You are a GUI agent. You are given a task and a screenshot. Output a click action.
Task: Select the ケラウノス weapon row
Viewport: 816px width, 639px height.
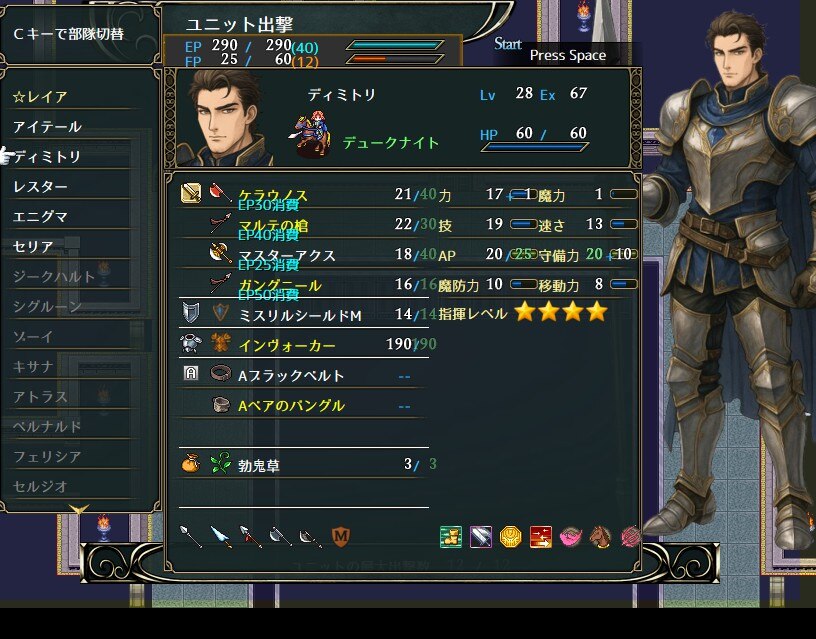(273, 195)
